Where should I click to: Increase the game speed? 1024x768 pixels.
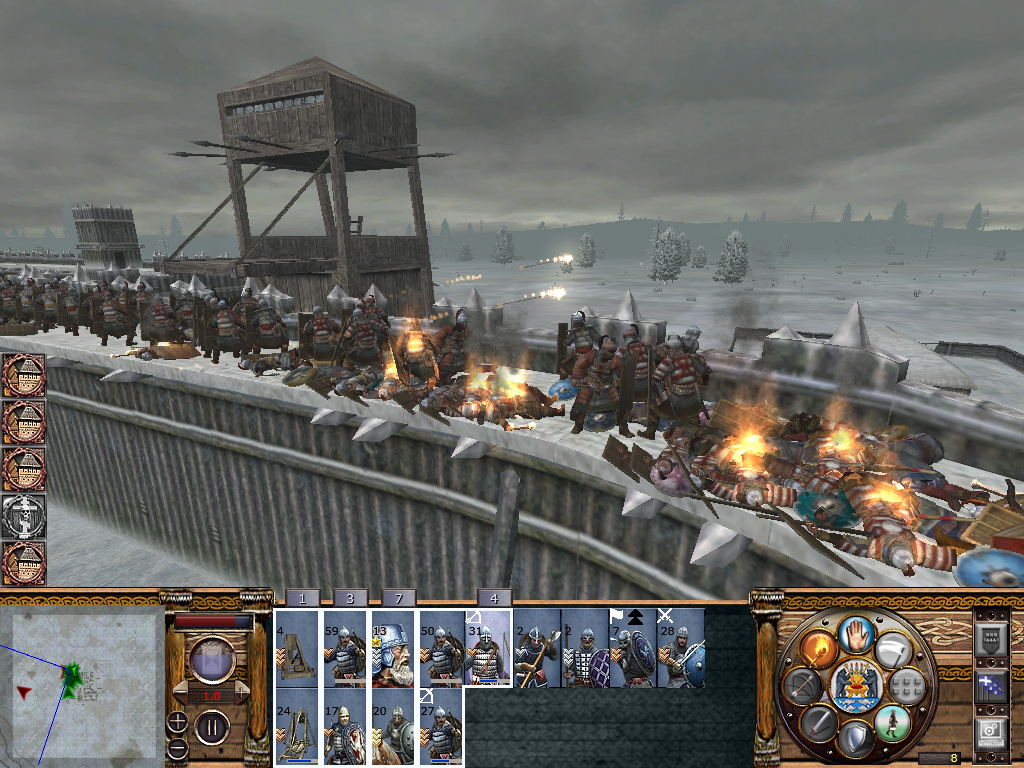243,693
